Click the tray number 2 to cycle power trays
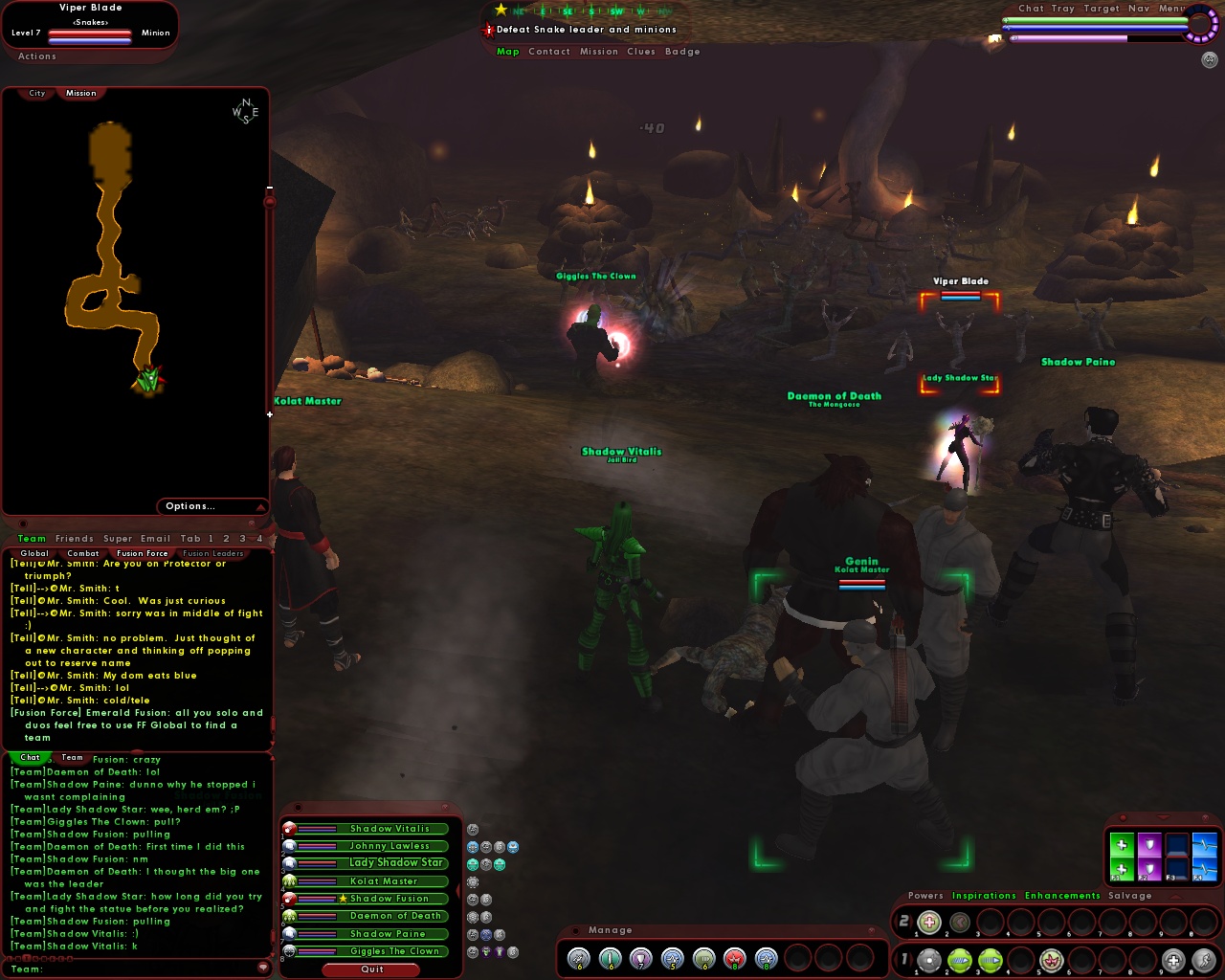Image resolution: width=1225 pixels, height=980 pixels. pyautogui.click(x=904, y=921)
